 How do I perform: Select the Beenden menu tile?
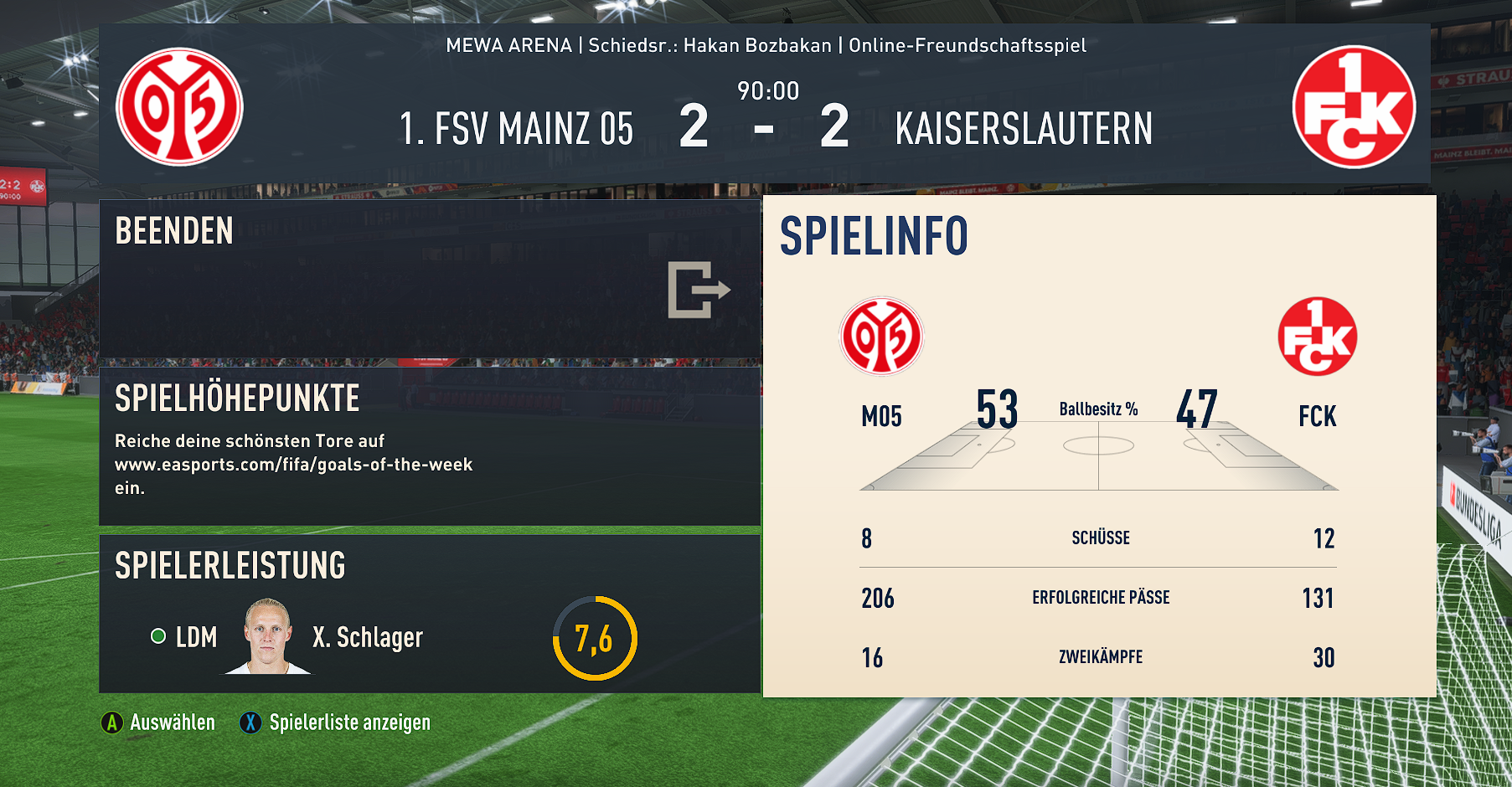point(429,279)
